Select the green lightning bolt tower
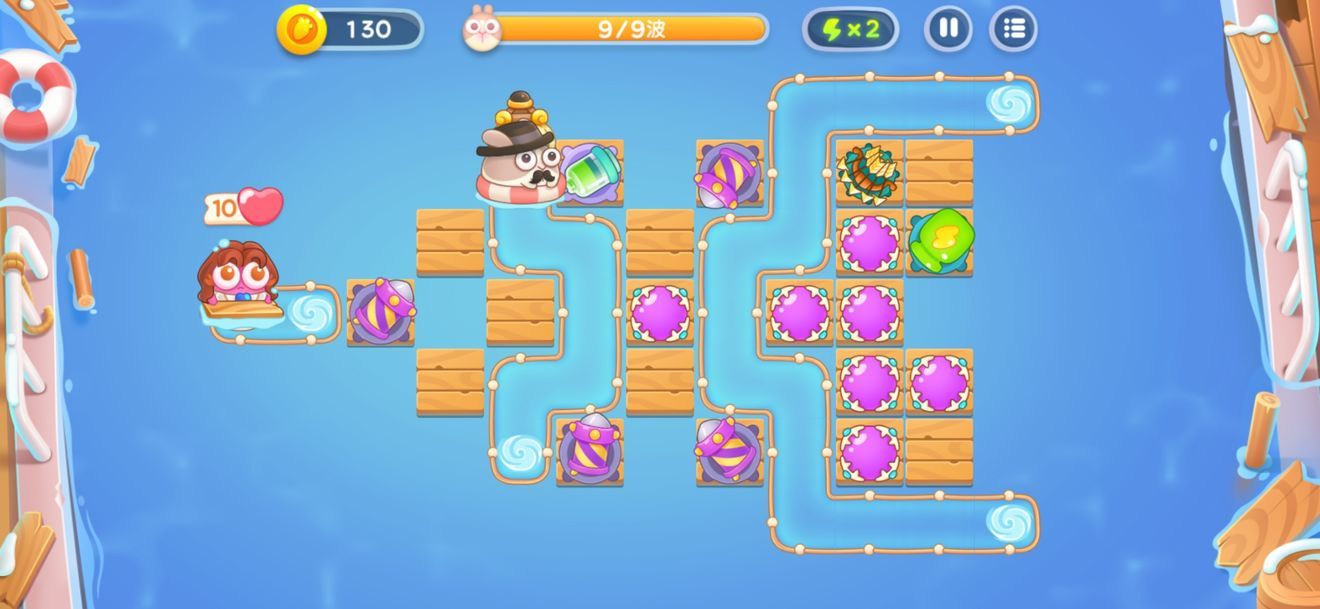1320x609 pixels. tap(940, 241)
